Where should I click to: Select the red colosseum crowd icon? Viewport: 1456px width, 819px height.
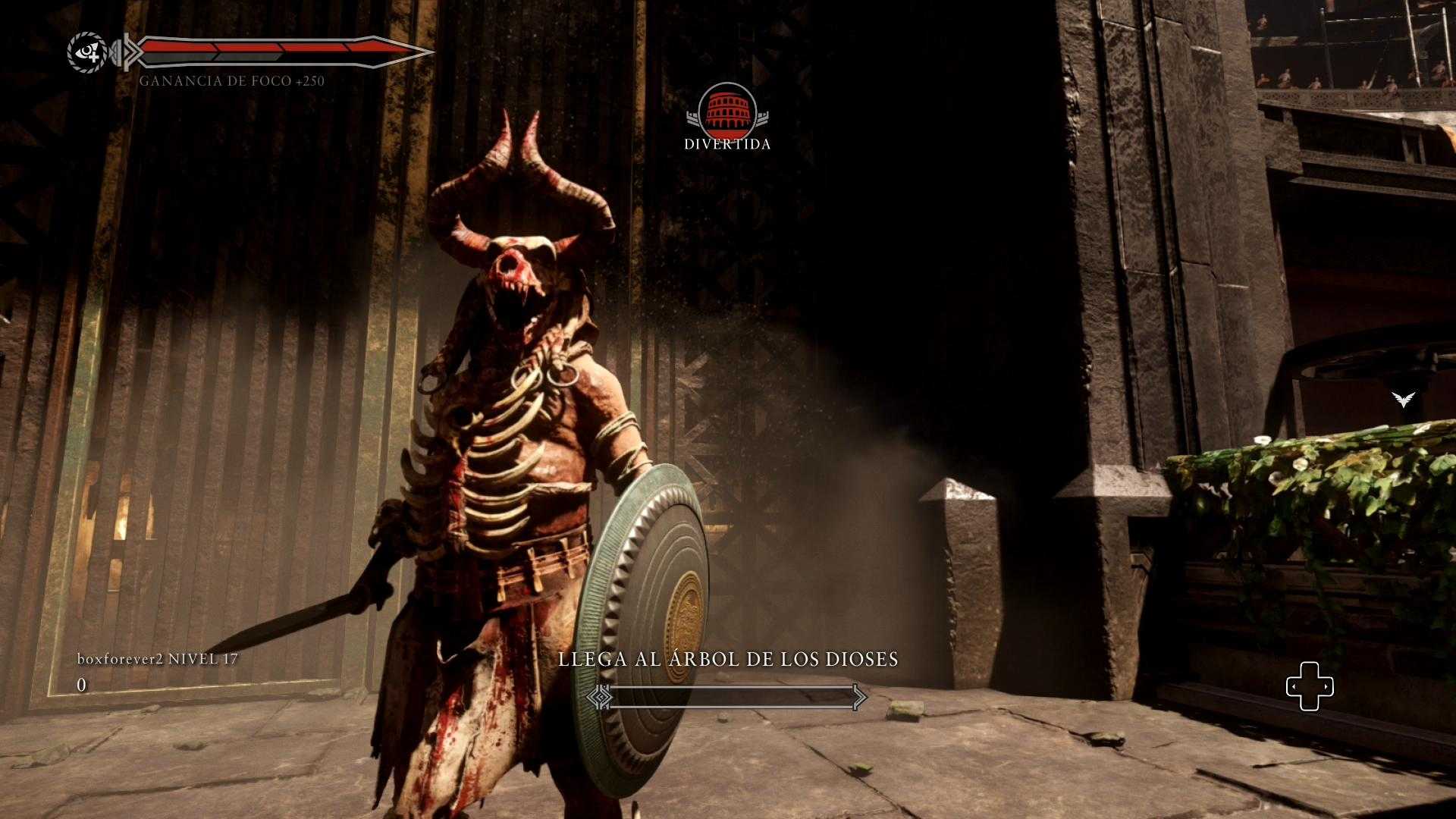(x=726, y=107)
